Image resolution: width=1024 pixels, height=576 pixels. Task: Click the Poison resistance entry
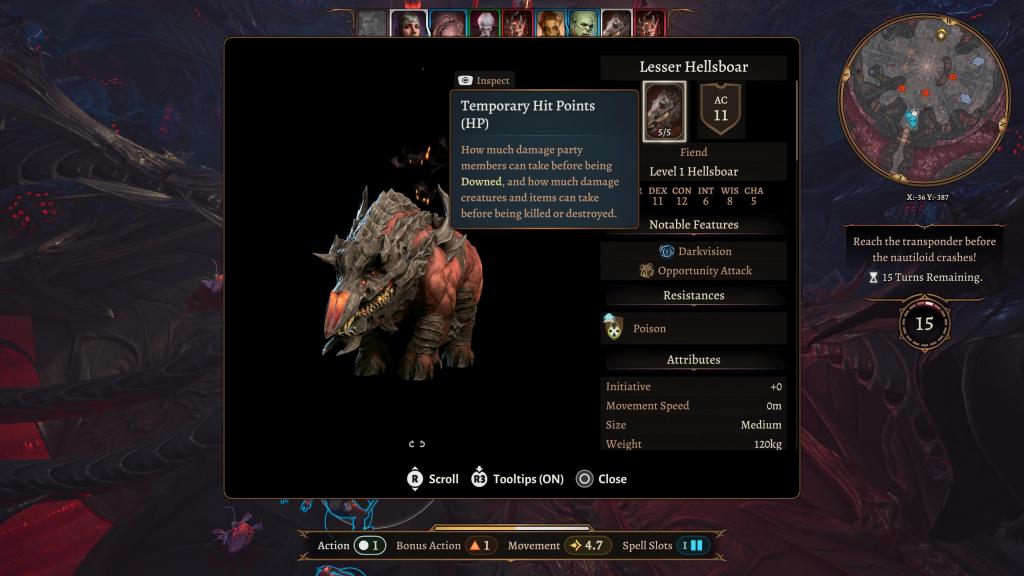(693, 328)
